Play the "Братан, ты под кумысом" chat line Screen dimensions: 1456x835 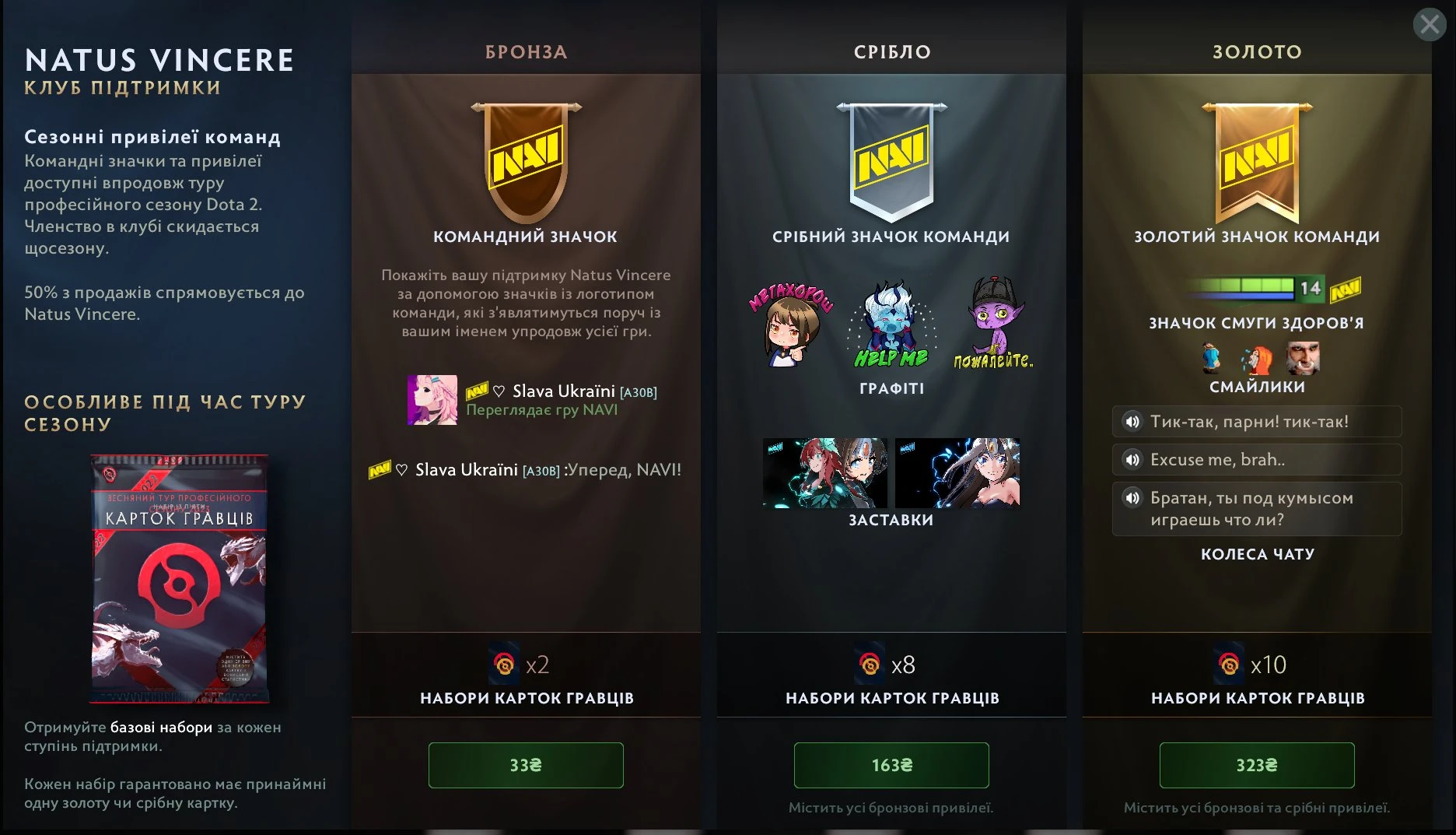[x=1132, y=498]
